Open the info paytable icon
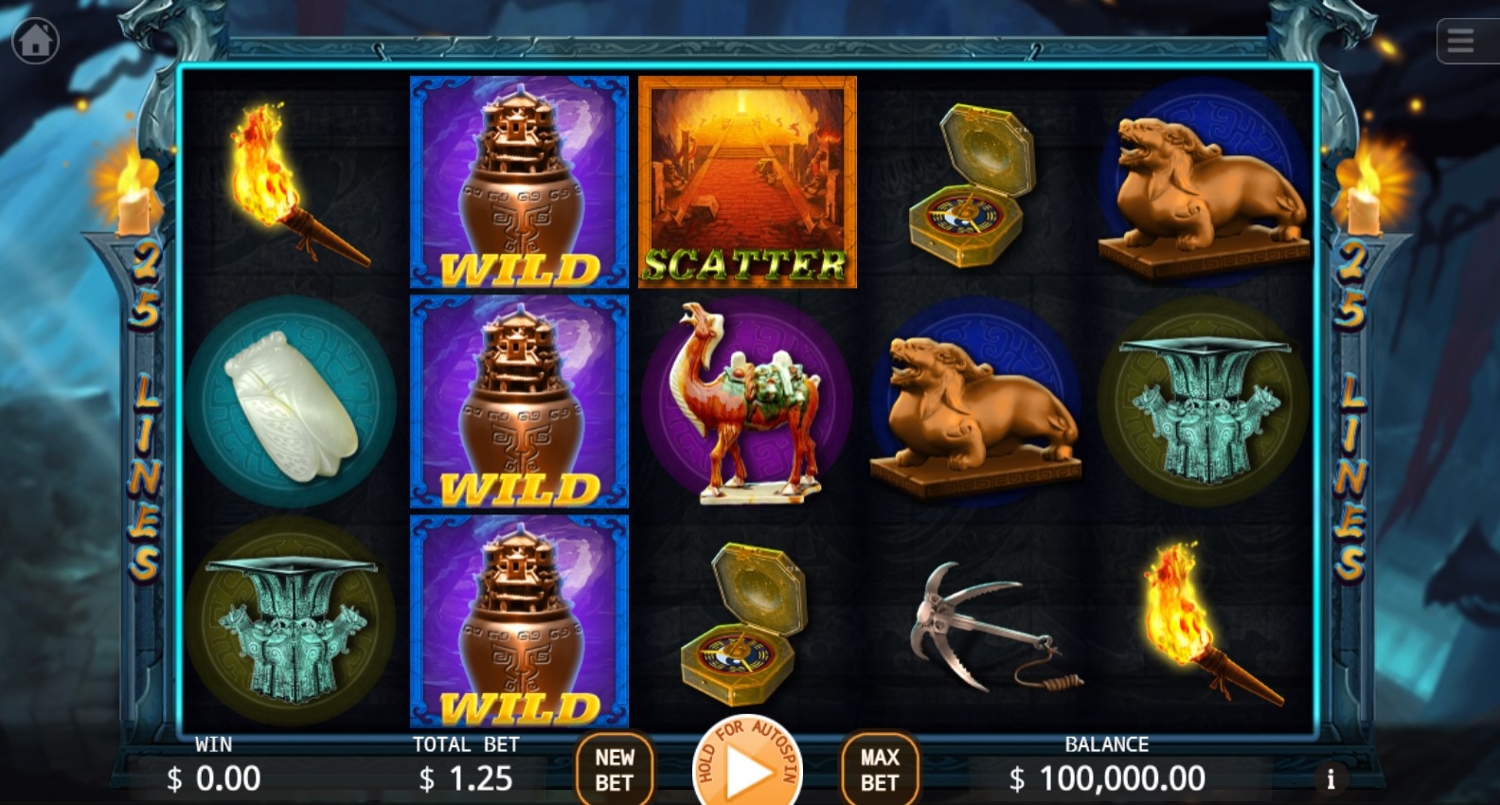The height and width of the screenshot is (805, 1500). pos(1330,778)
